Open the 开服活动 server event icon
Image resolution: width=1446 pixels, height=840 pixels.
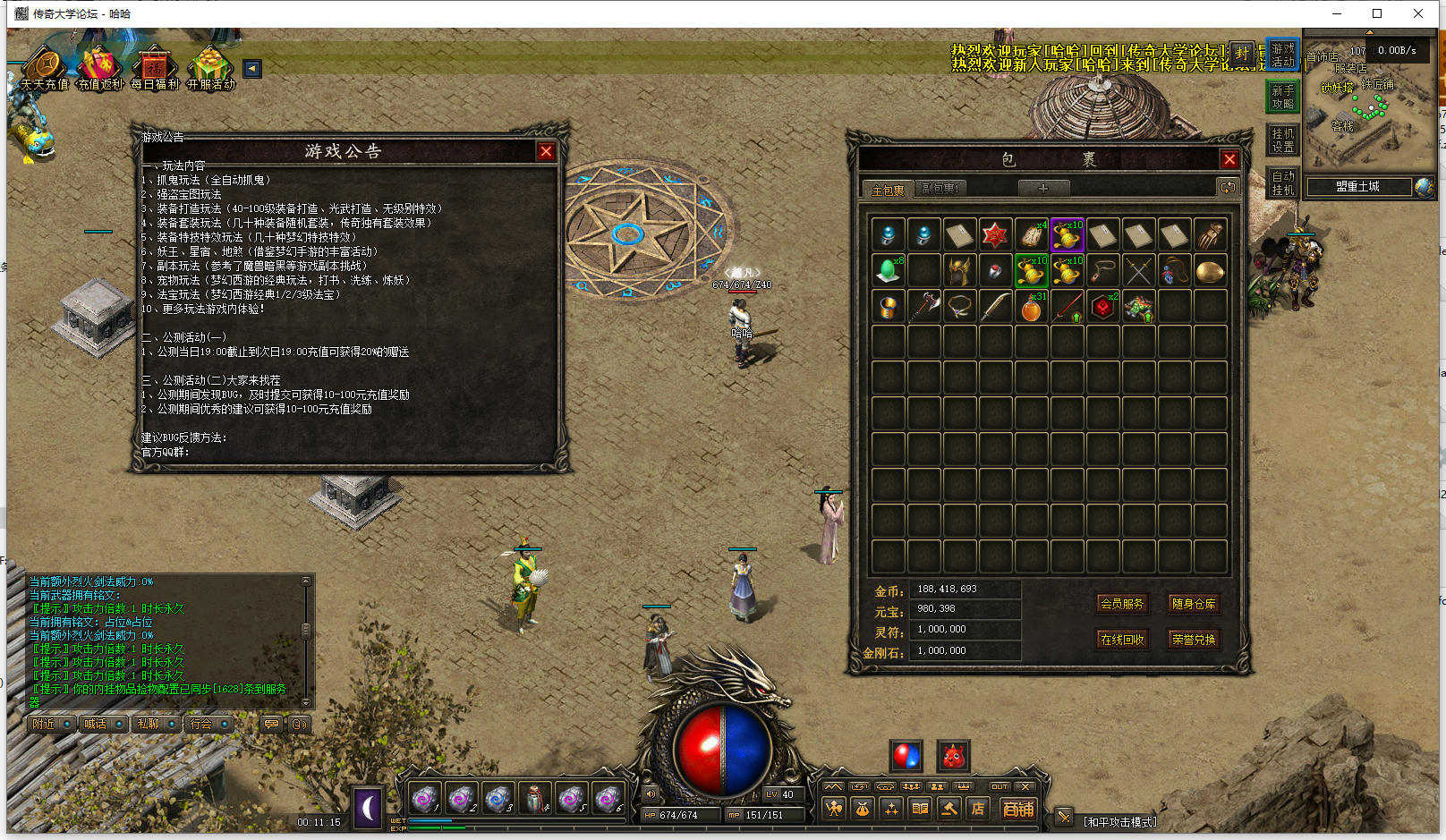[210, 68]
